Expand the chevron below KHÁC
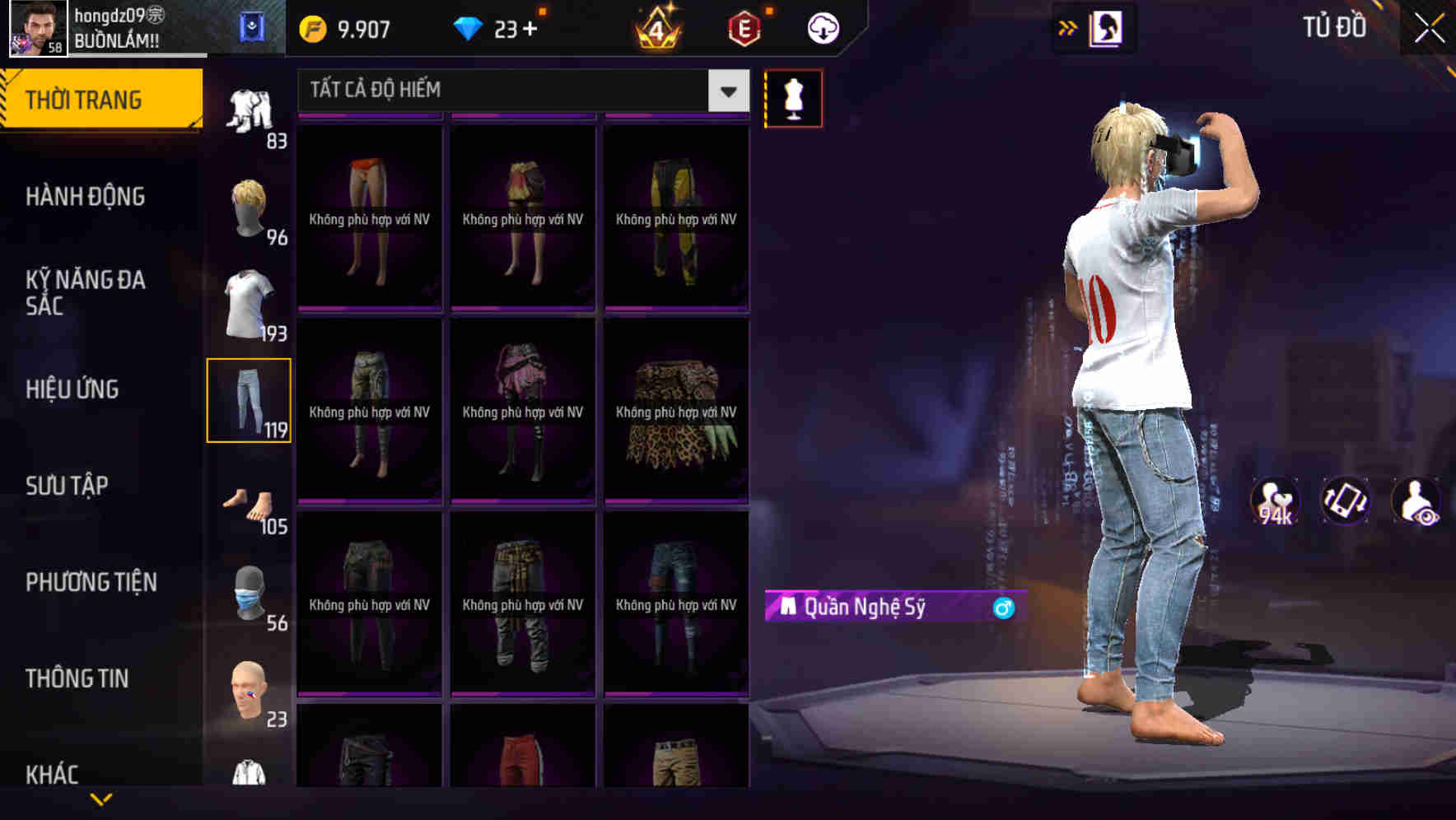 pos(101,799)
